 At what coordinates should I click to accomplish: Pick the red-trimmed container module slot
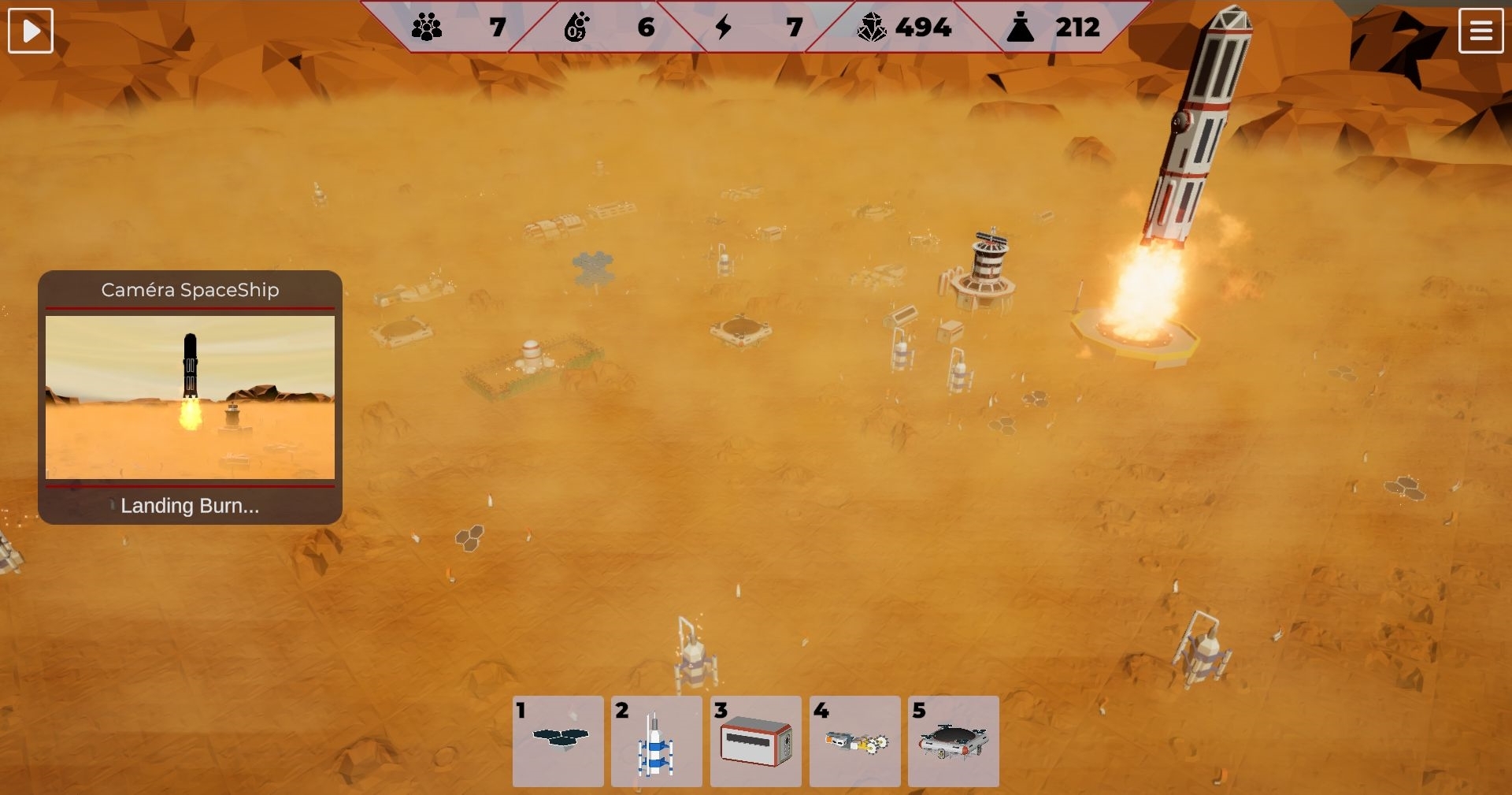point(756,741)
